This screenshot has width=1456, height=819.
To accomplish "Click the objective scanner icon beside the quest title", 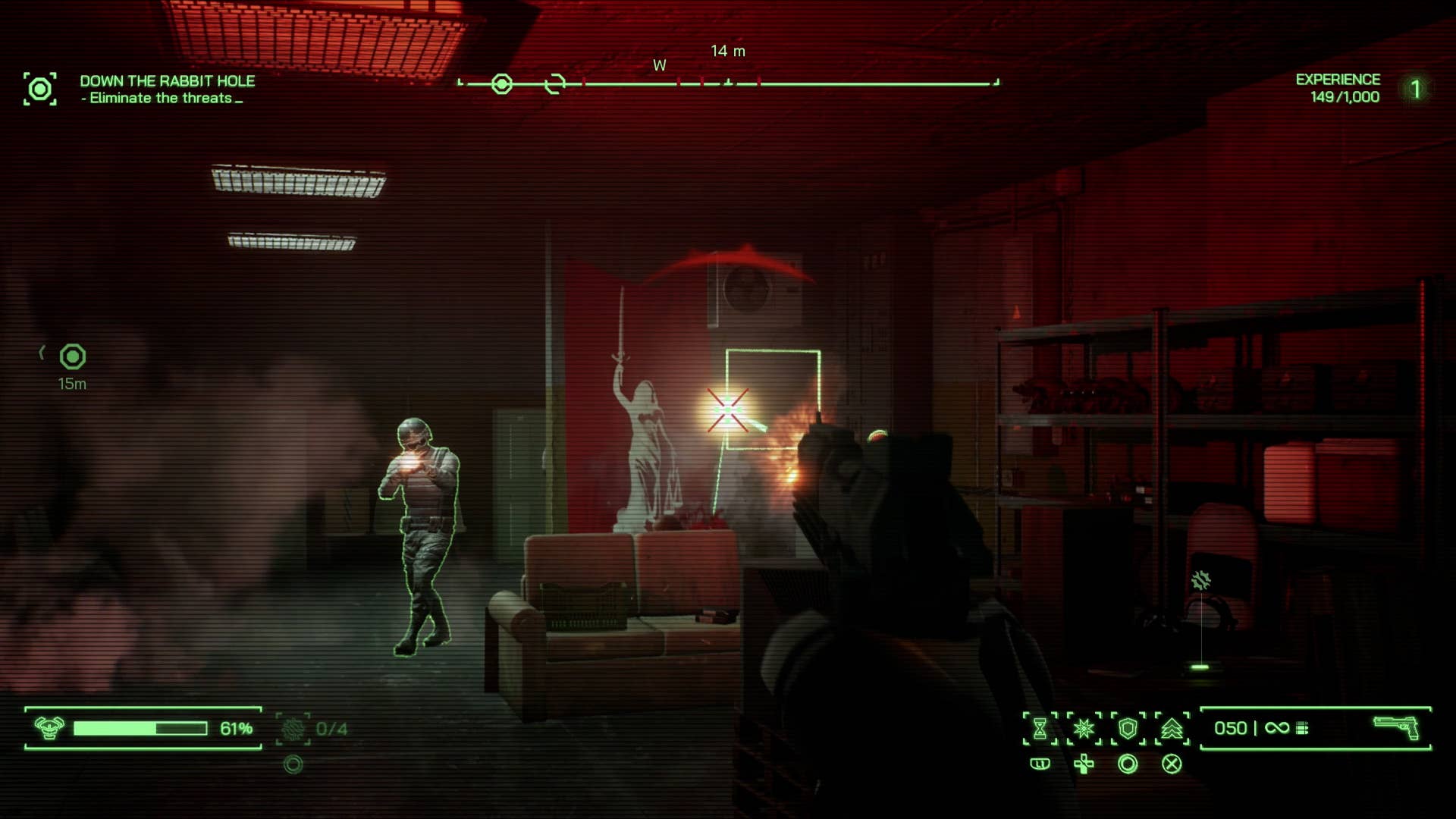I will [40, 89].
